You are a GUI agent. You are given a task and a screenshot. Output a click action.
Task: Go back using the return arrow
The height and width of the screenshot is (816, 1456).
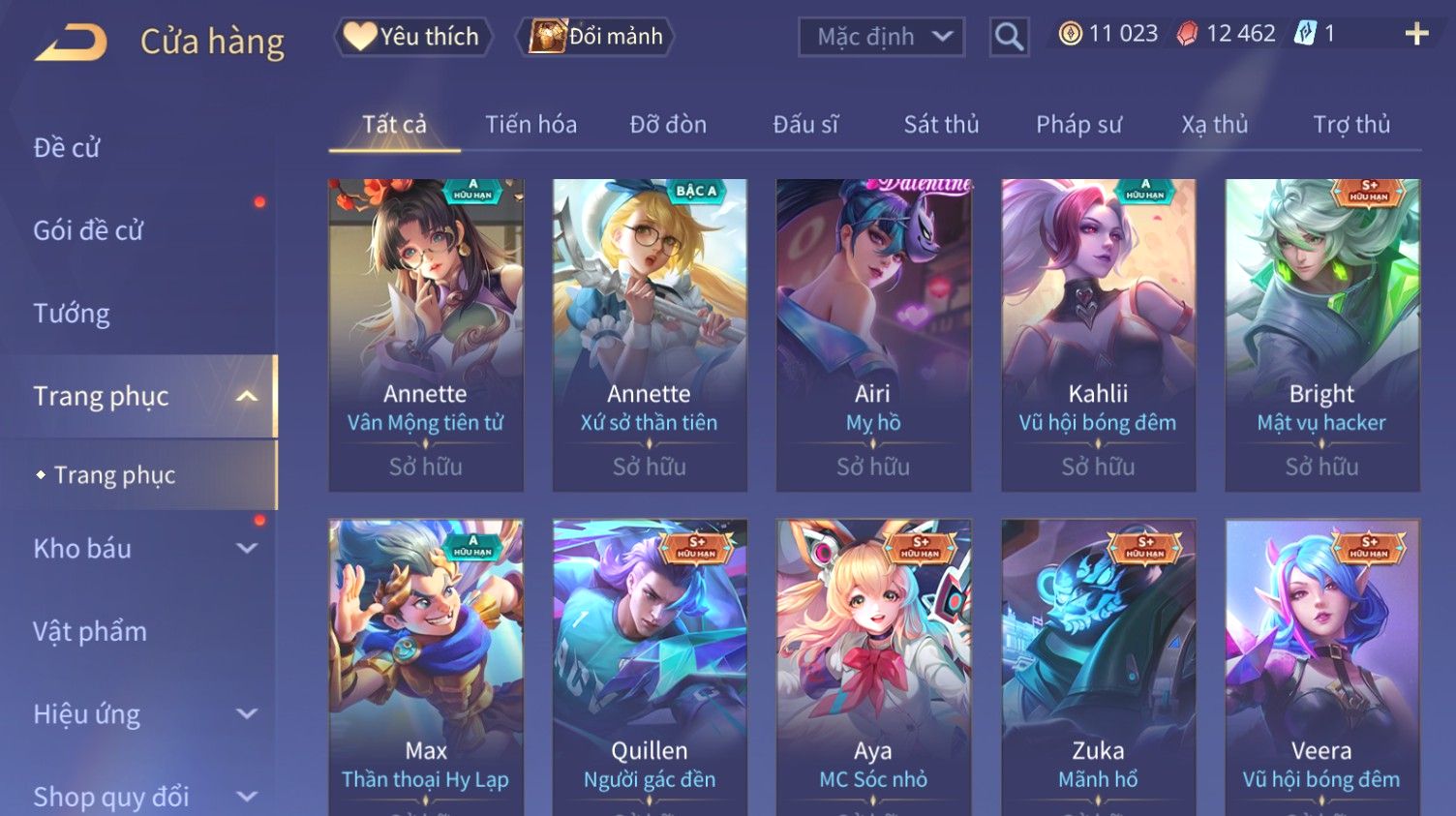(71, 43)
